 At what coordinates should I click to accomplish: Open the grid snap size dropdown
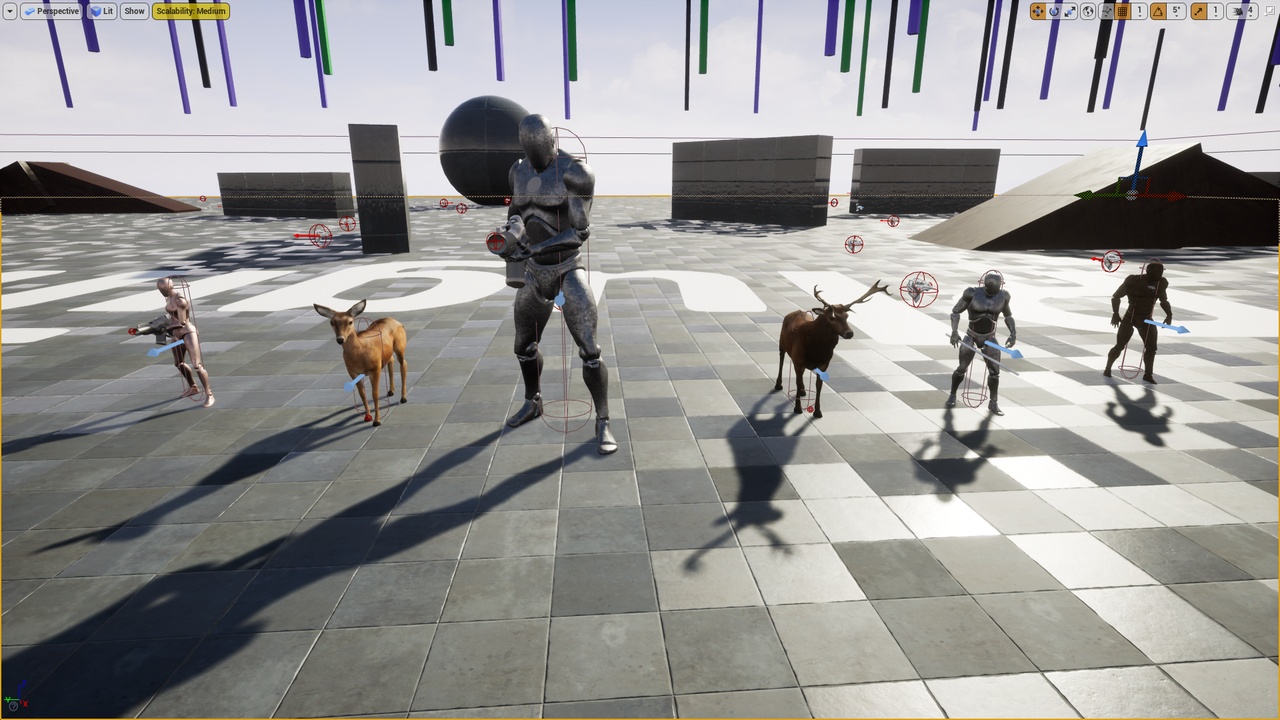(1140, 11)
